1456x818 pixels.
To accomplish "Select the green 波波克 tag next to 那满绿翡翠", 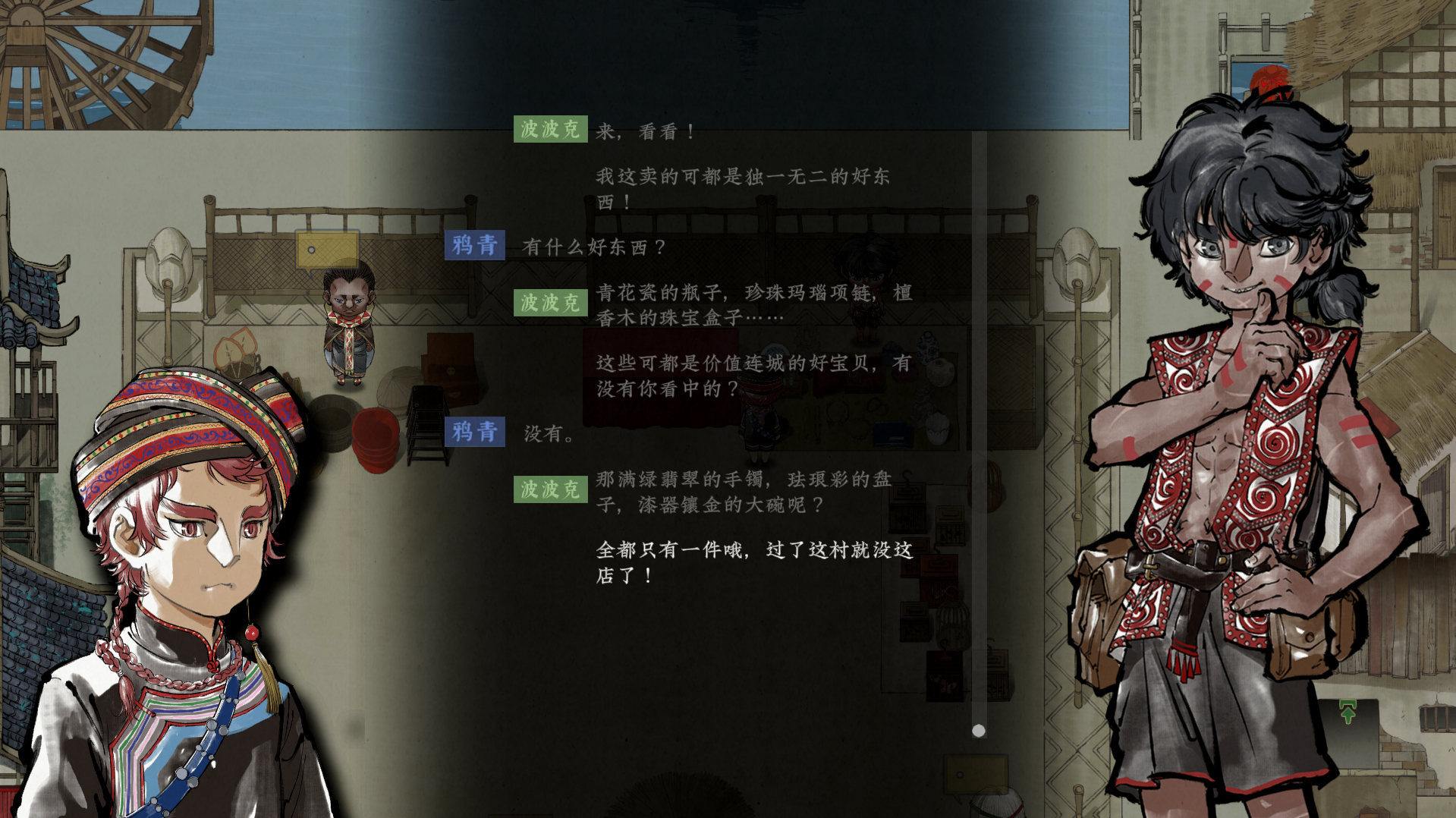I will 551,488.
